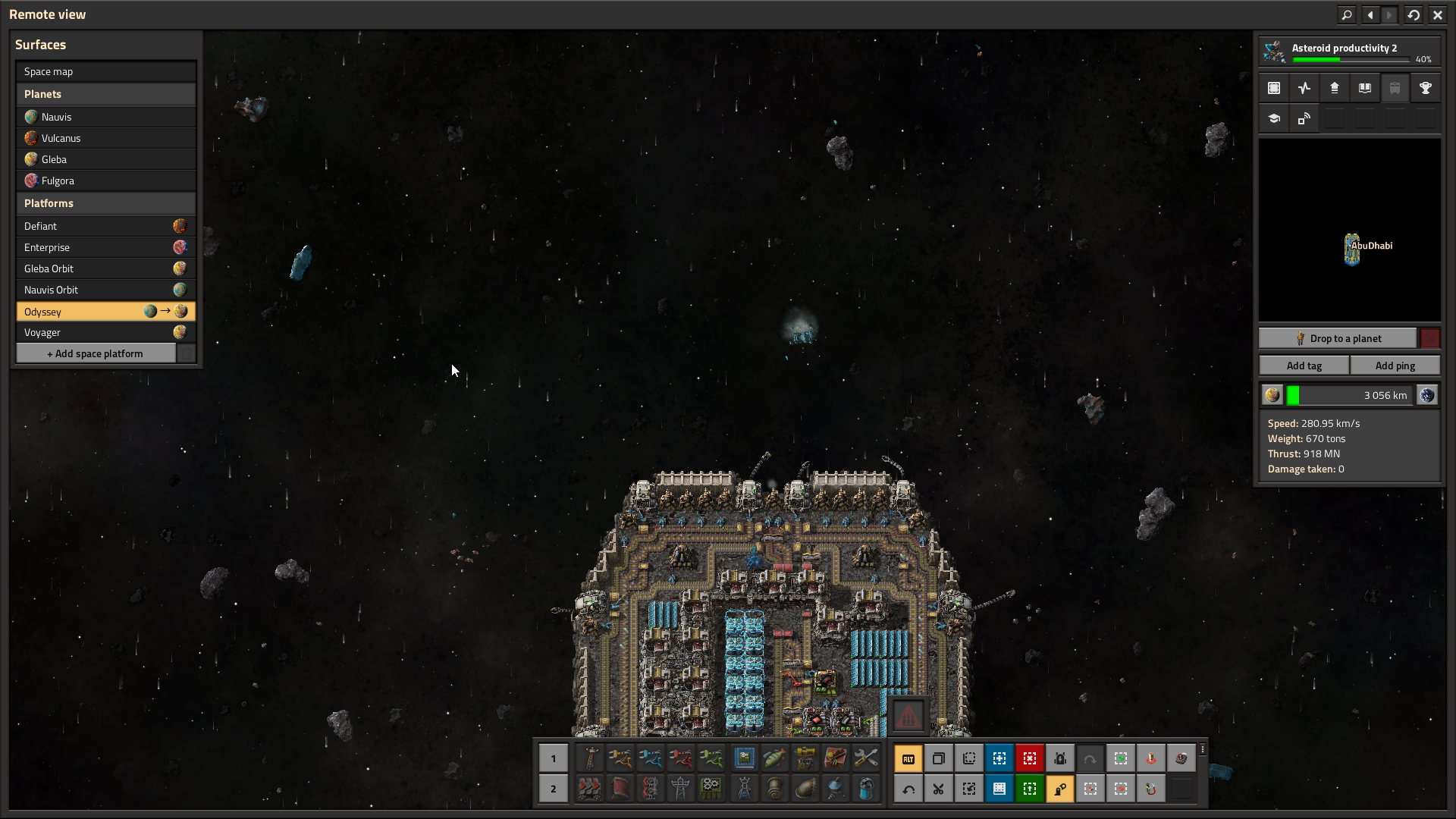1456x819 pixels.
Task: Click the Drop to a planet button
Action: [x=1338, y=338]
